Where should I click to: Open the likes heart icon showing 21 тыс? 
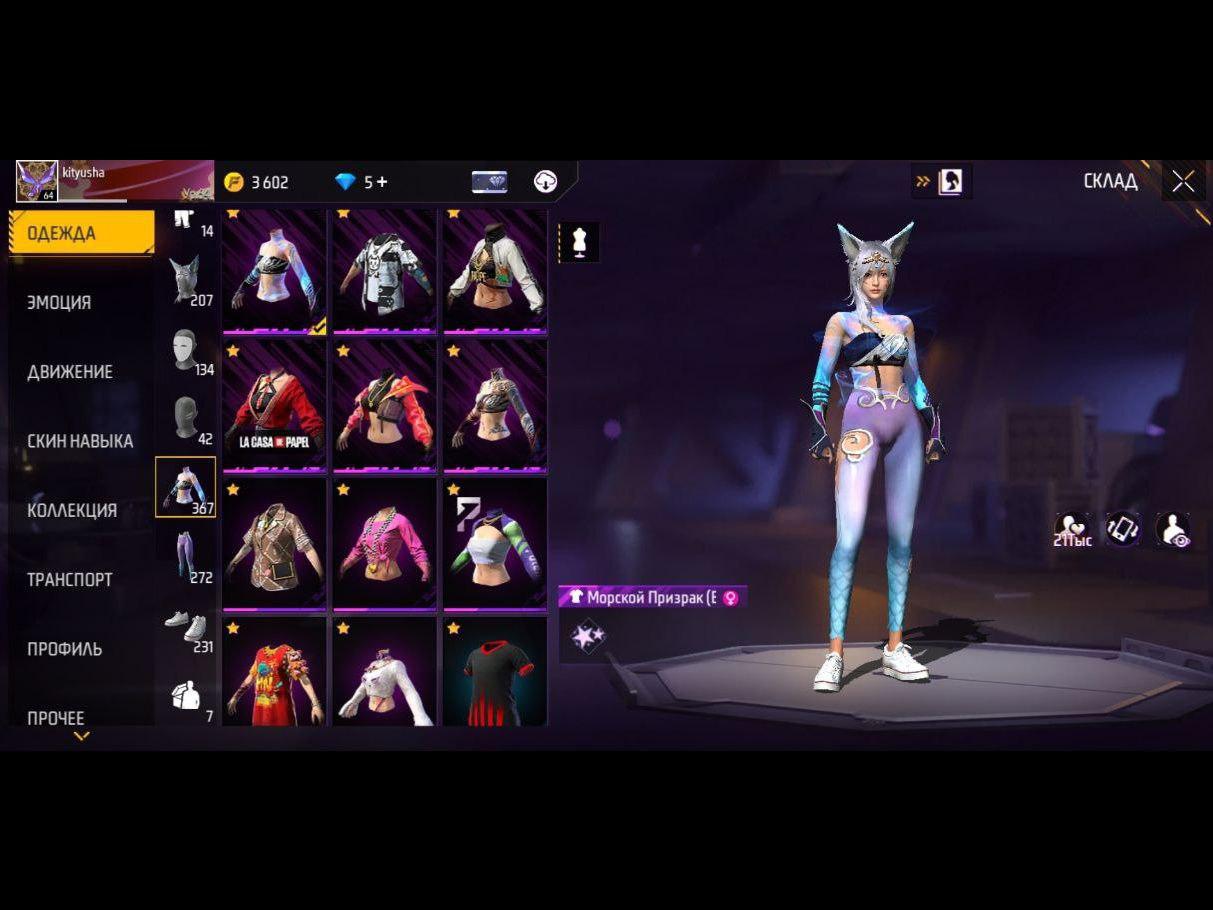1072,529
